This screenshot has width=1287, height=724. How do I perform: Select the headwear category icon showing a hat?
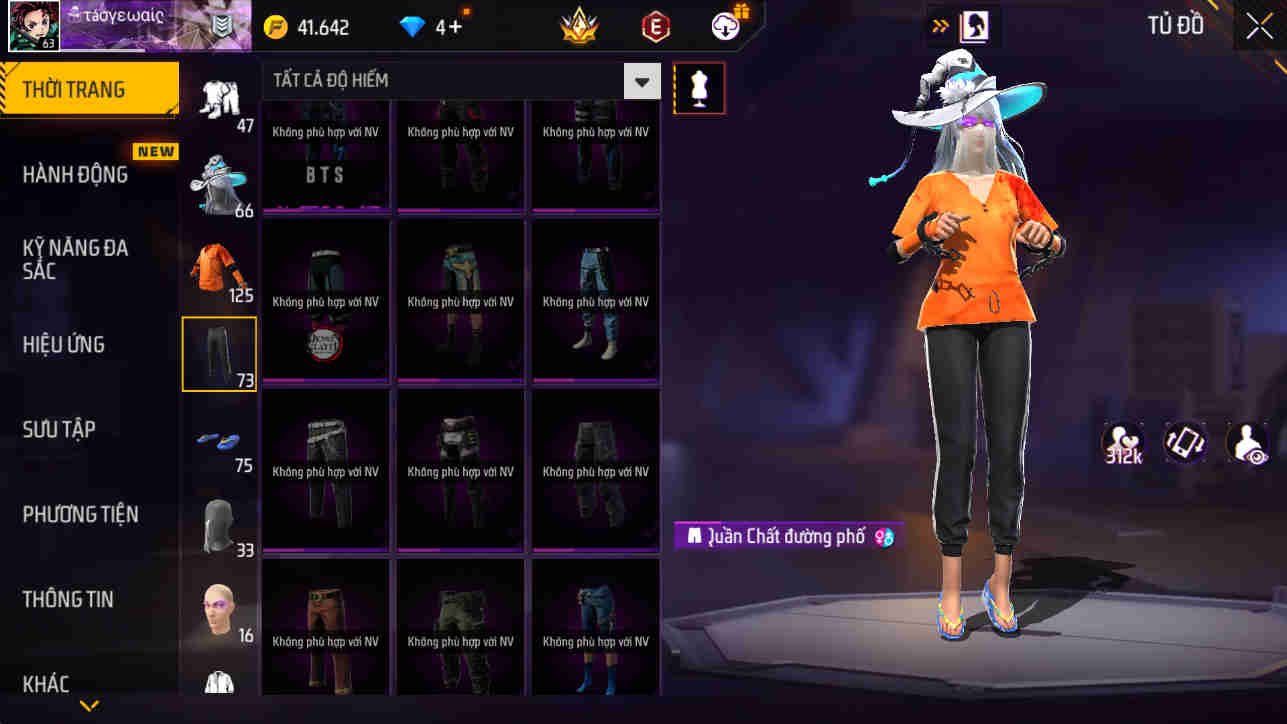219,180
